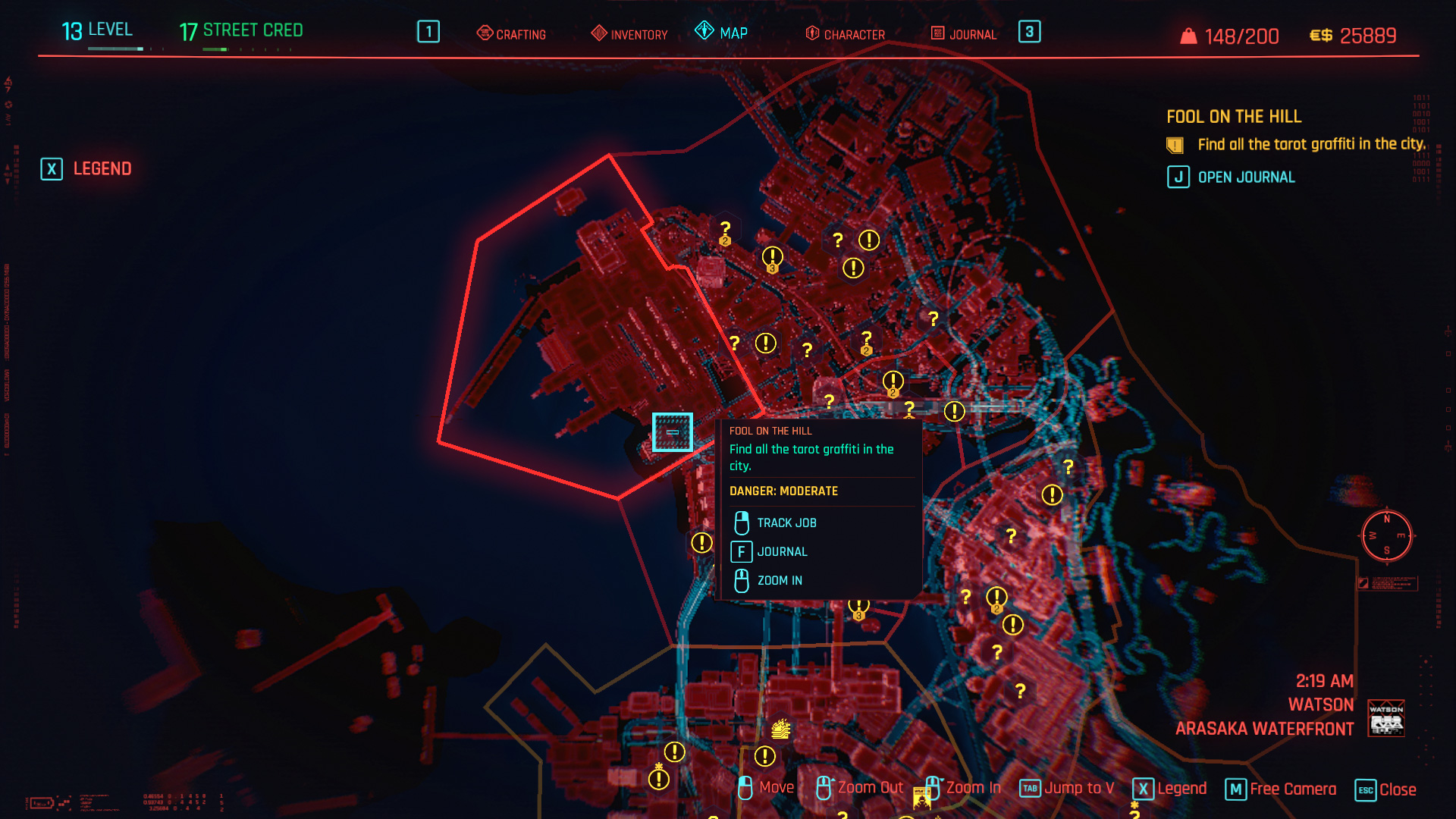Go to the Journal tab
This screenshot has width=1456, height=819.
click(964, 34)
